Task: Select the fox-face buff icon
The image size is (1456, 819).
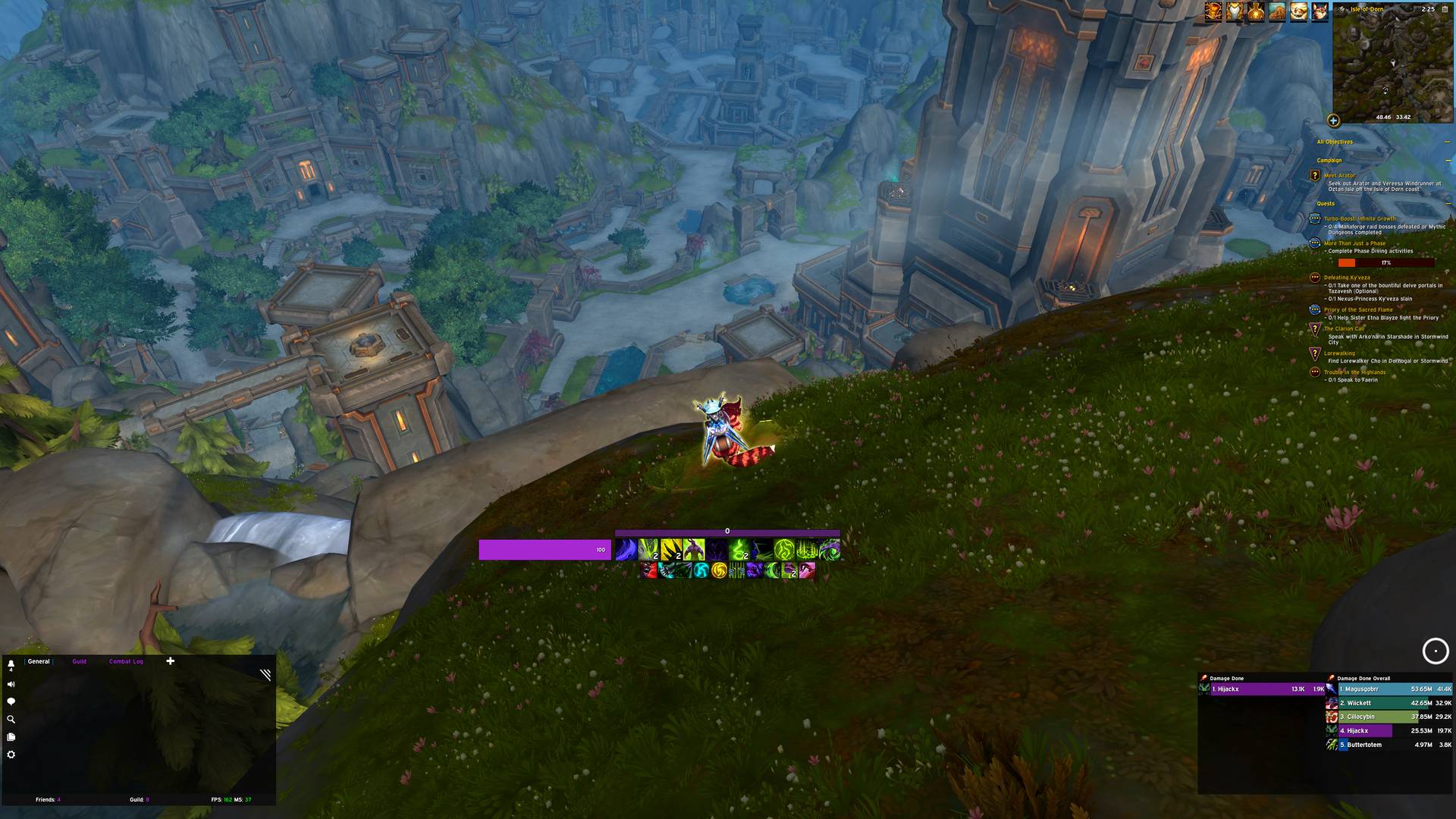Action: click(1319, 13)
